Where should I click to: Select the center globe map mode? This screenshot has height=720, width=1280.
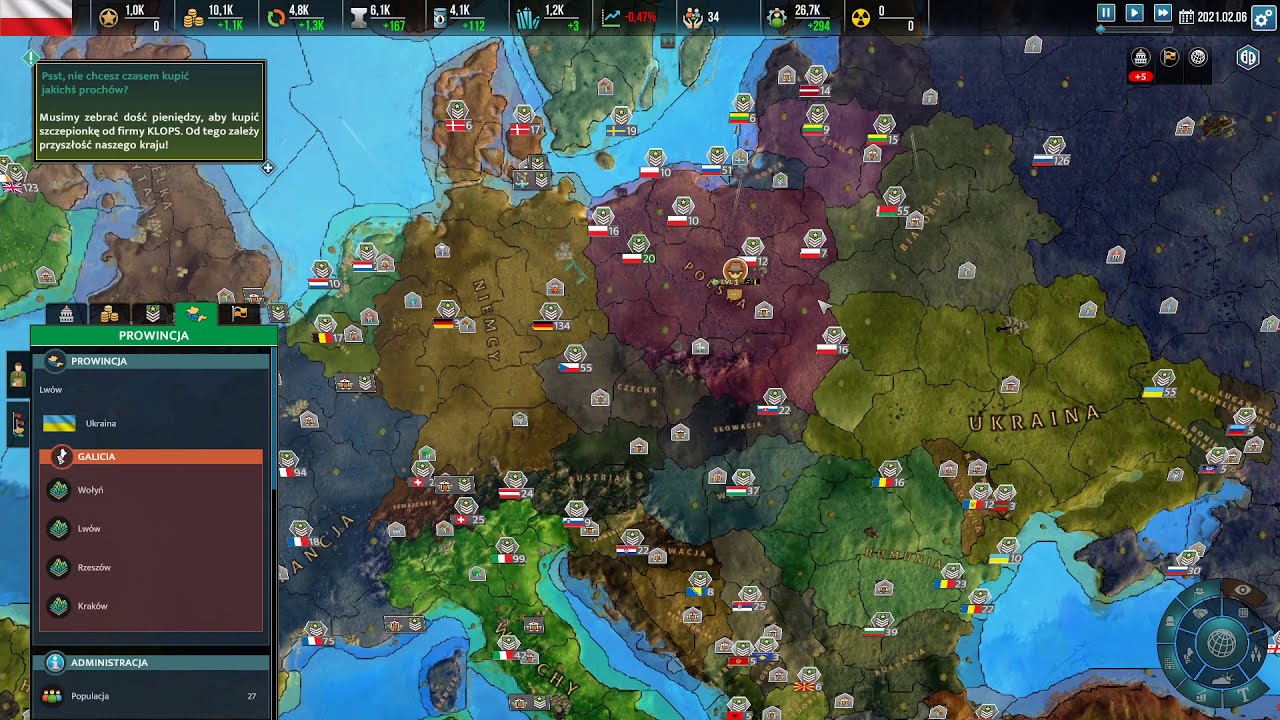coord(1221,643)
